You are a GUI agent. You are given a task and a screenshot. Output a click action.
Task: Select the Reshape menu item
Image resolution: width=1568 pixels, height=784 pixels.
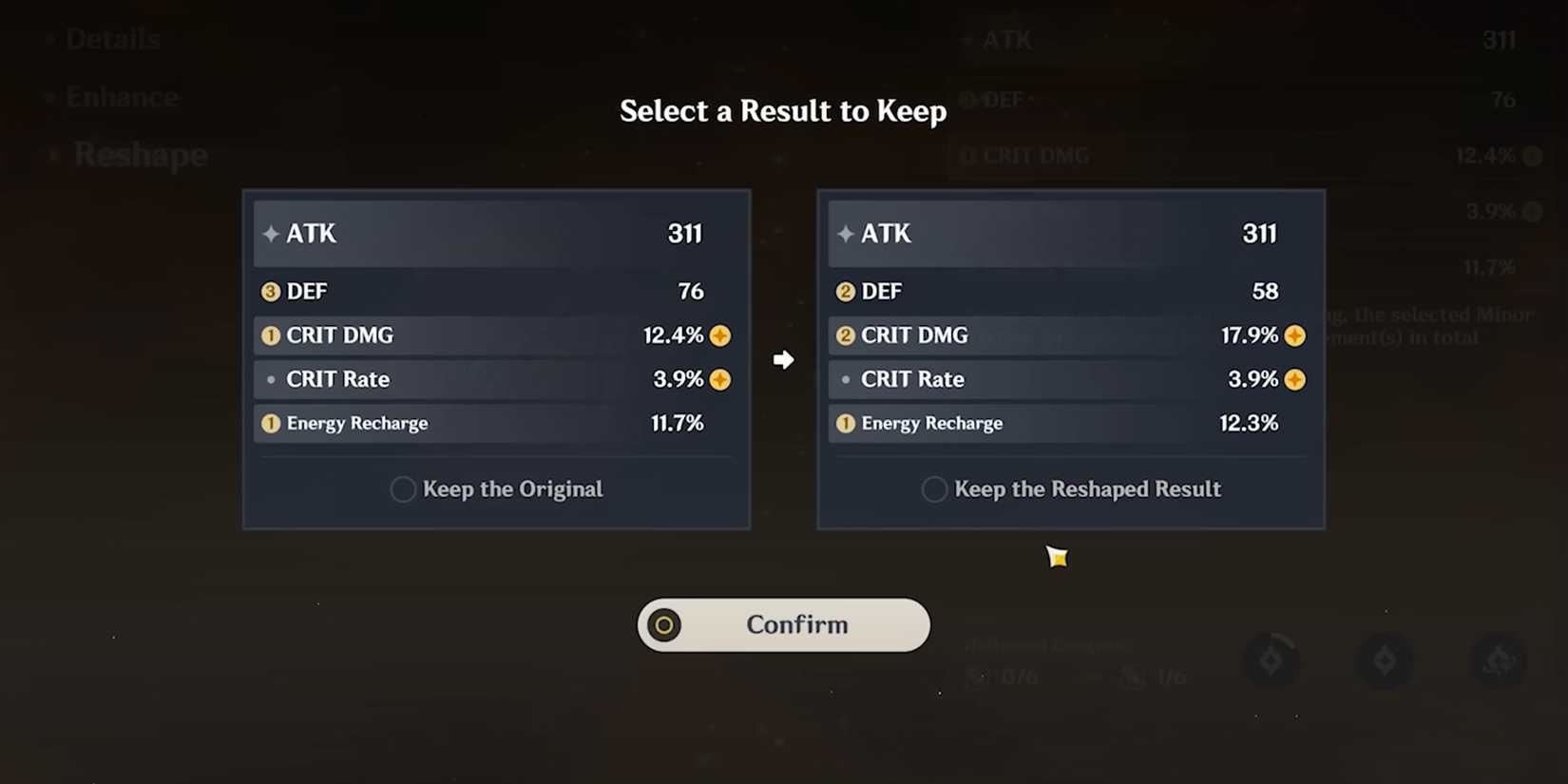pyautogui.click(x=140, y=154)
